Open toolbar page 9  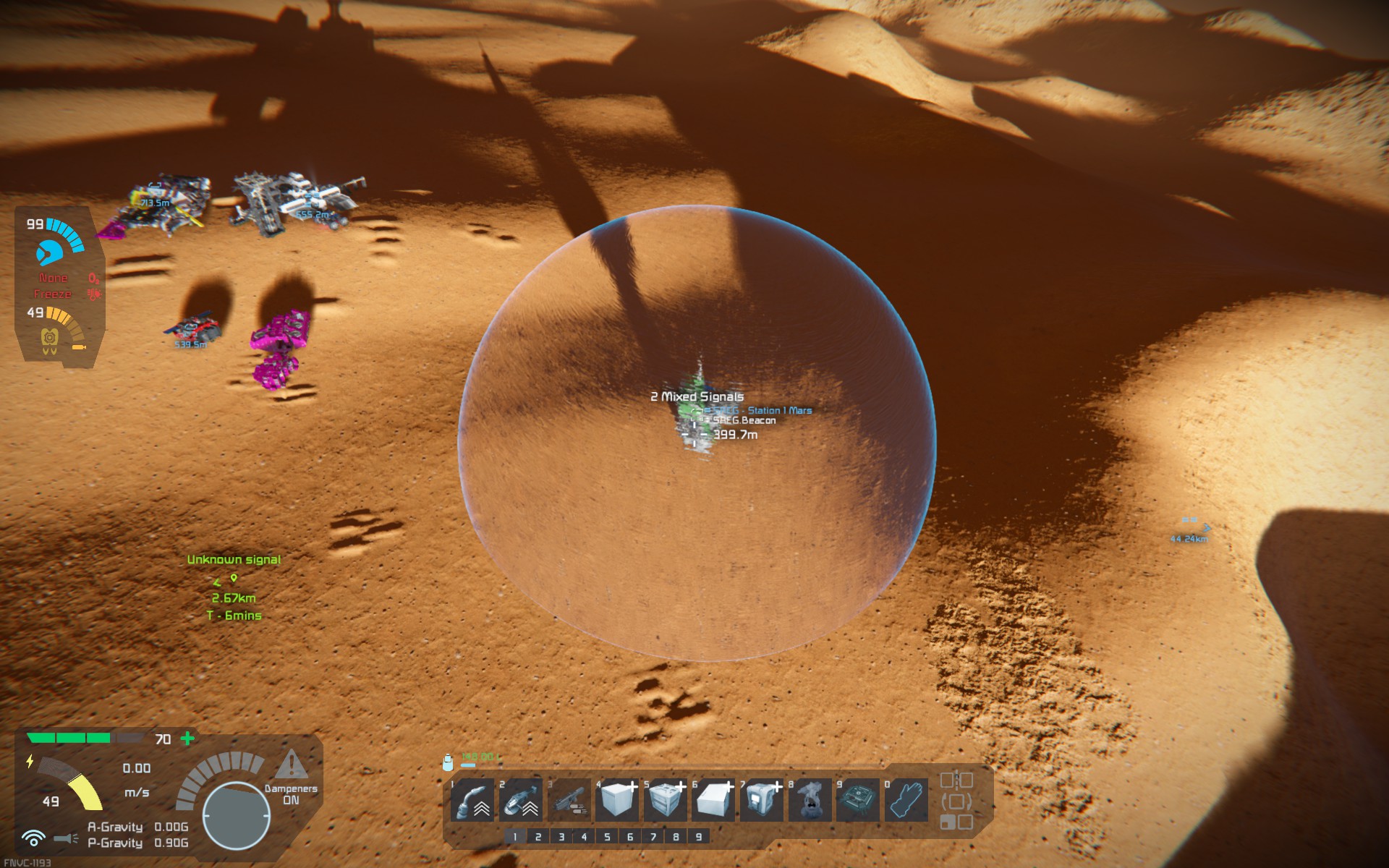pyautogui.click(x=699, y=837)
